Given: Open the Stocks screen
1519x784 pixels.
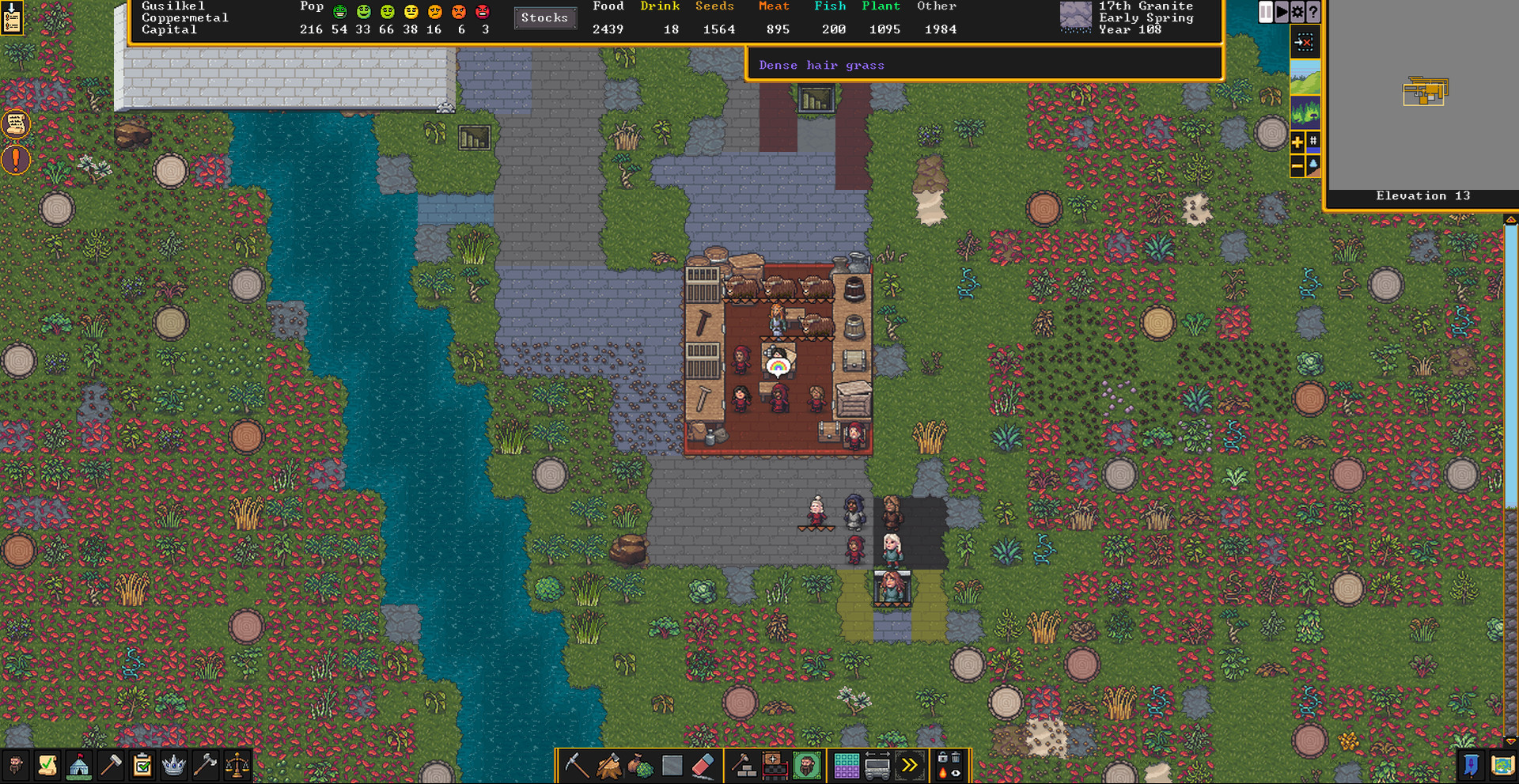Looking at the screenshot, I should (546, 18).
